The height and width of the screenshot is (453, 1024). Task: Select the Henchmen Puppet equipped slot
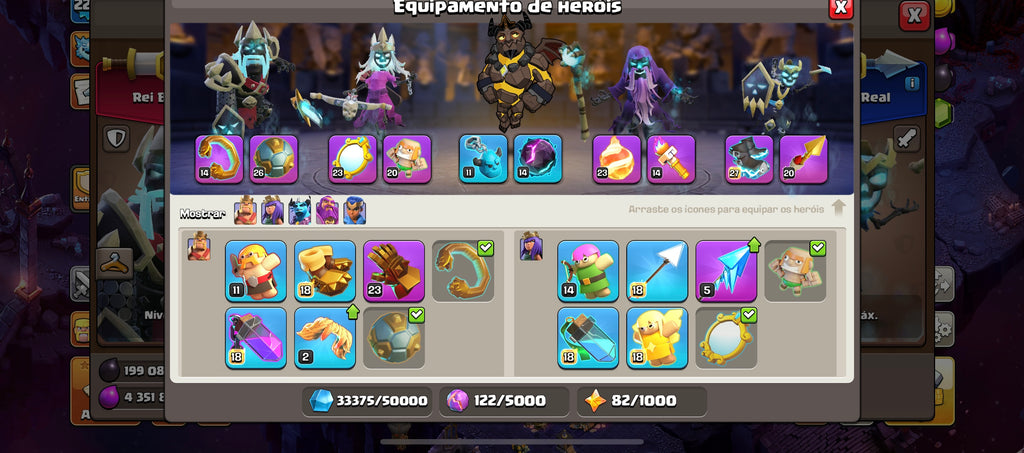click(x=484, y=159)
